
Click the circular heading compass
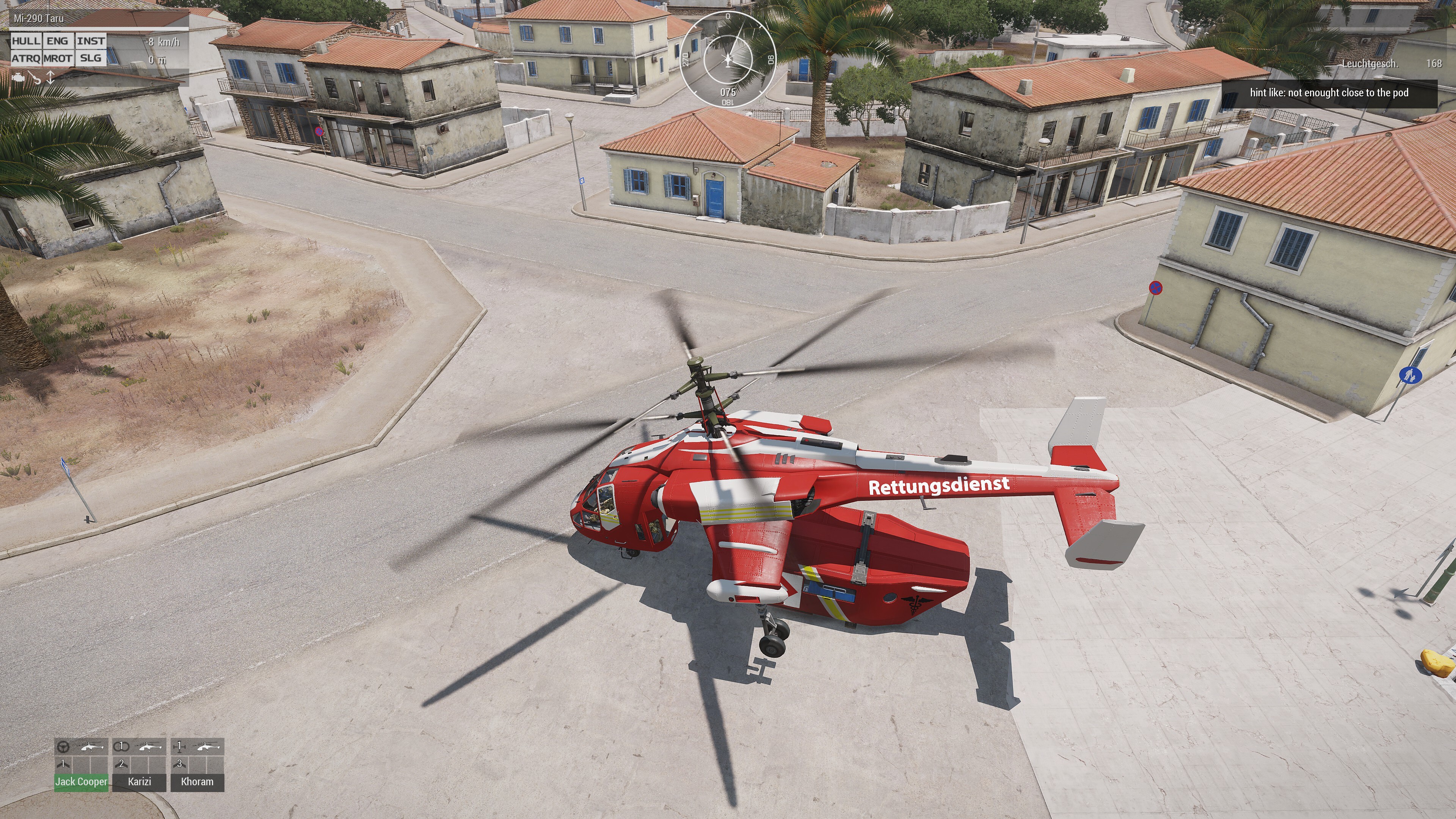[x=728, y=59]
